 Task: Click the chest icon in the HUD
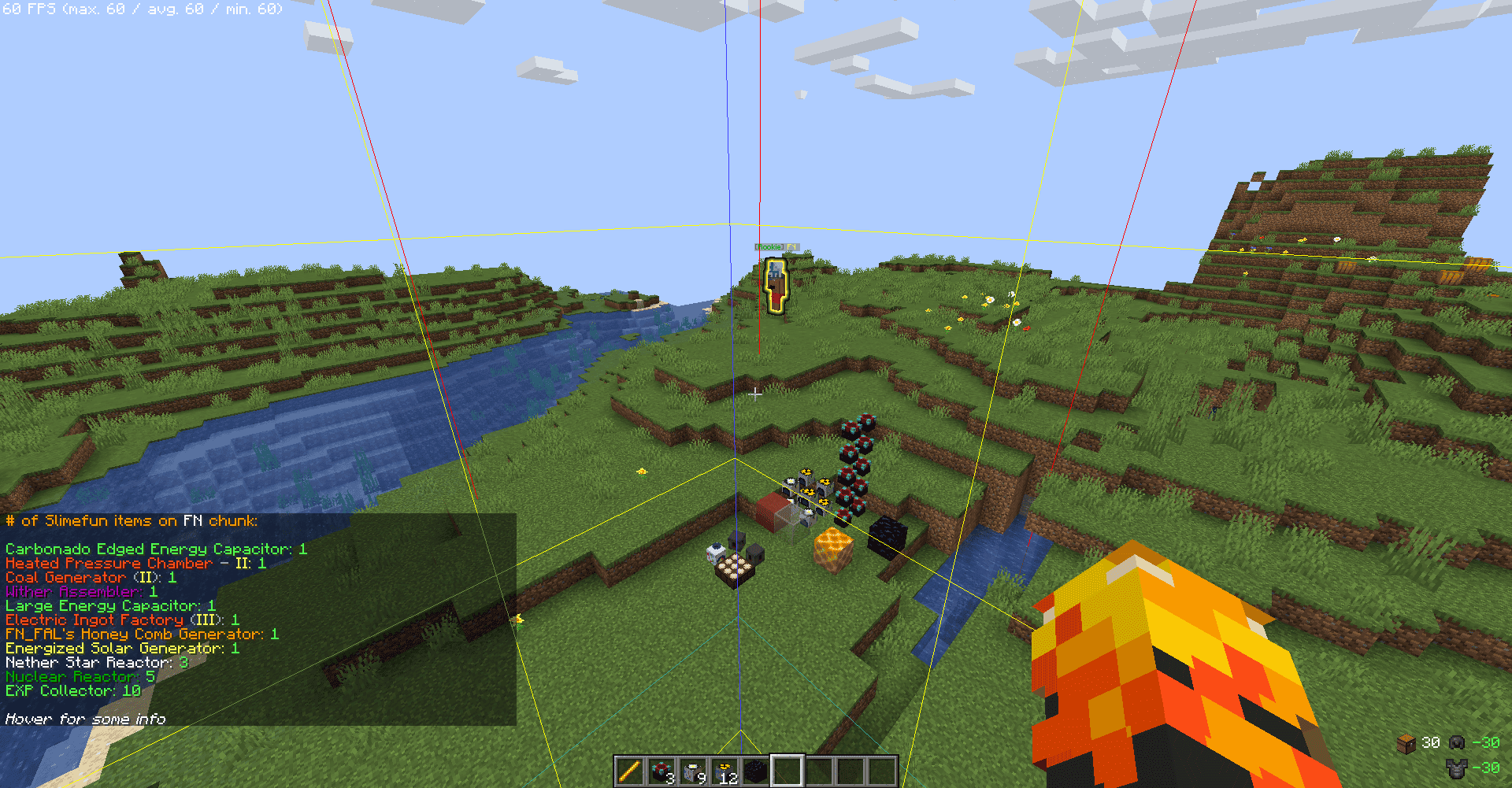(1406, 743)
